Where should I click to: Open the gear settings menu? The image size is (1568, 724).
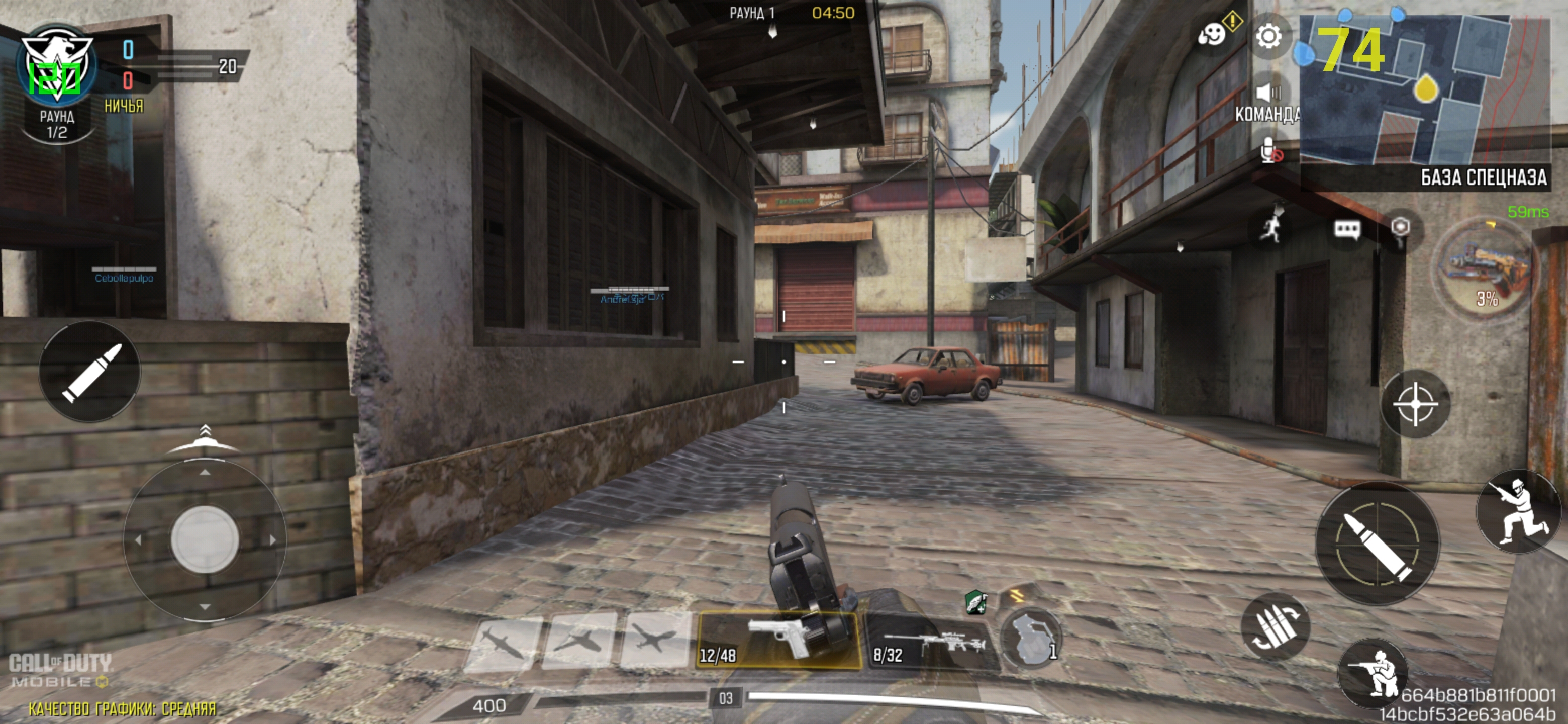(1268, 37)
